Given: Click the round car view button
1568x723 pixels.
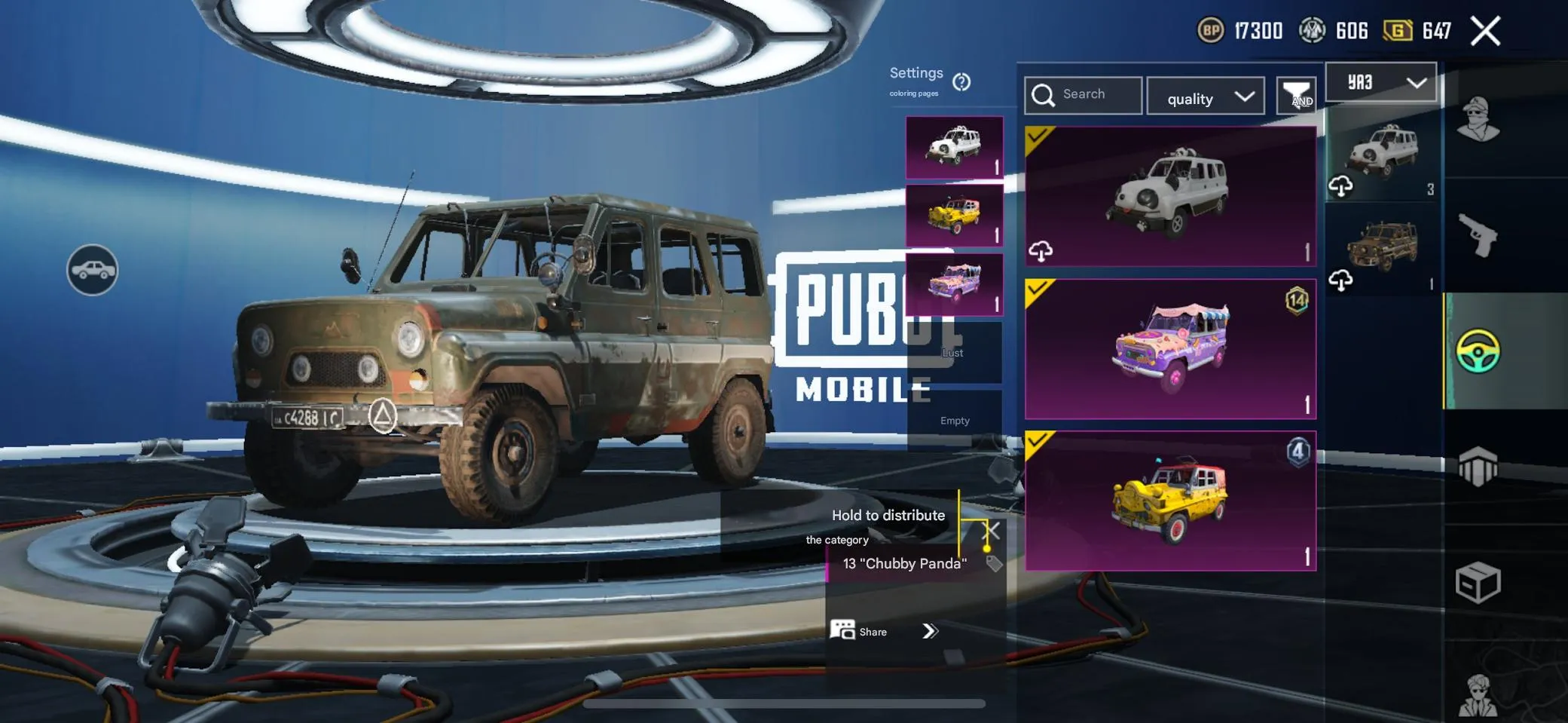Looking at the screenshot, I should click(x=92, y=270).
